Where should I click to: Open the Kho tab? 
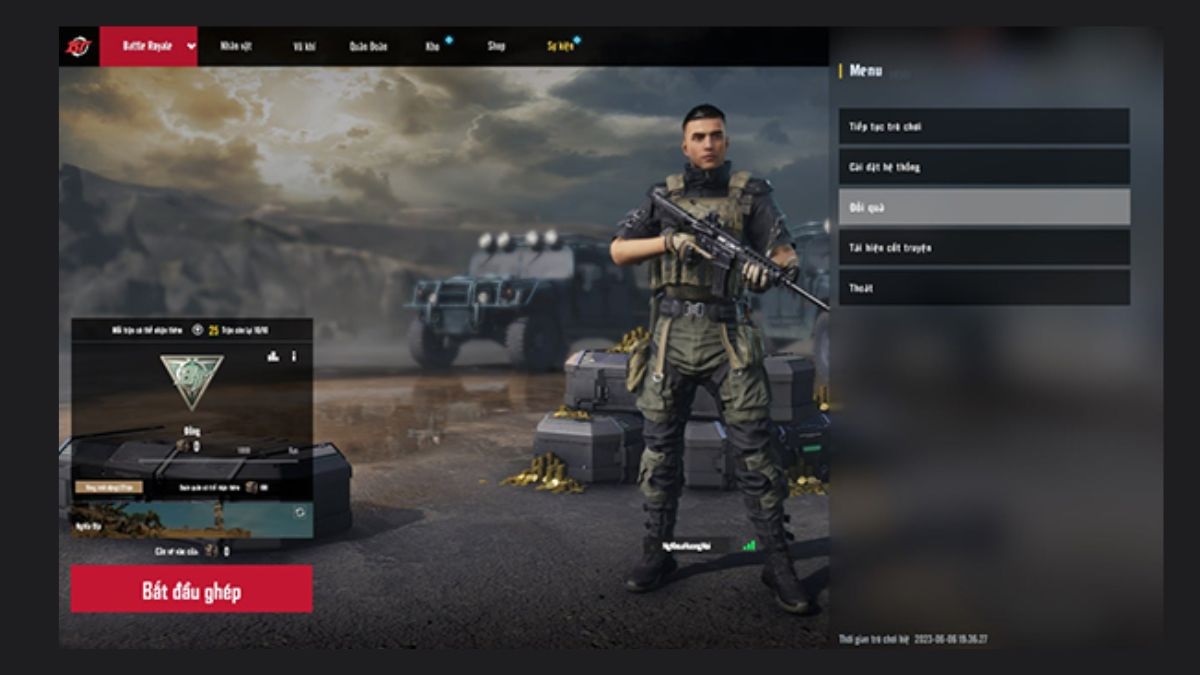[x=432, y=46]
